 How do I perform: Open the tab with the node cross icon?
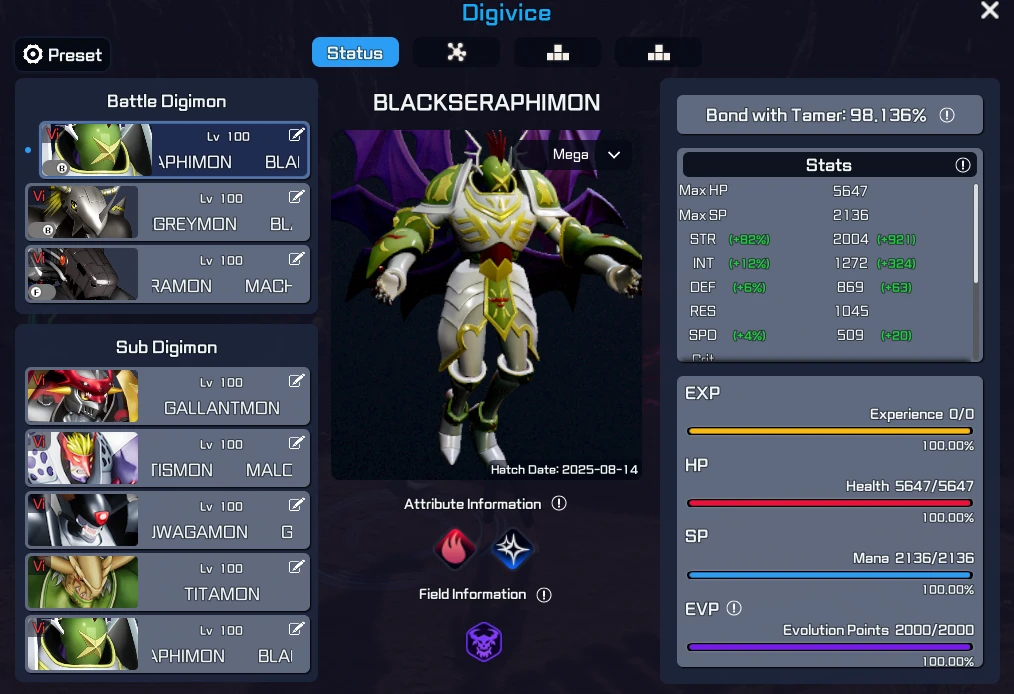pyautogui.click(x=457, y=53)
